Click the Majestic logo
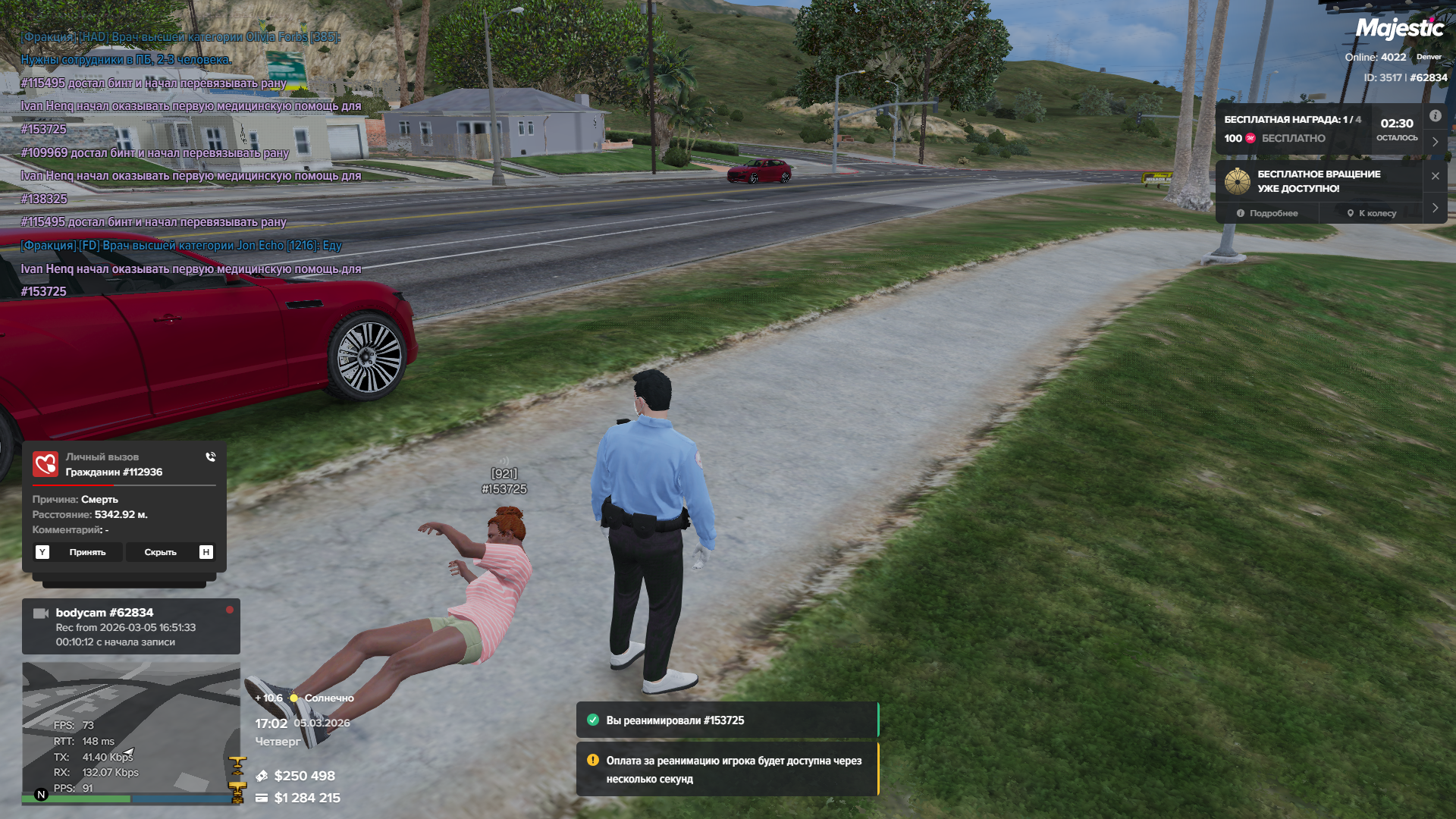 pos(1399,29)
